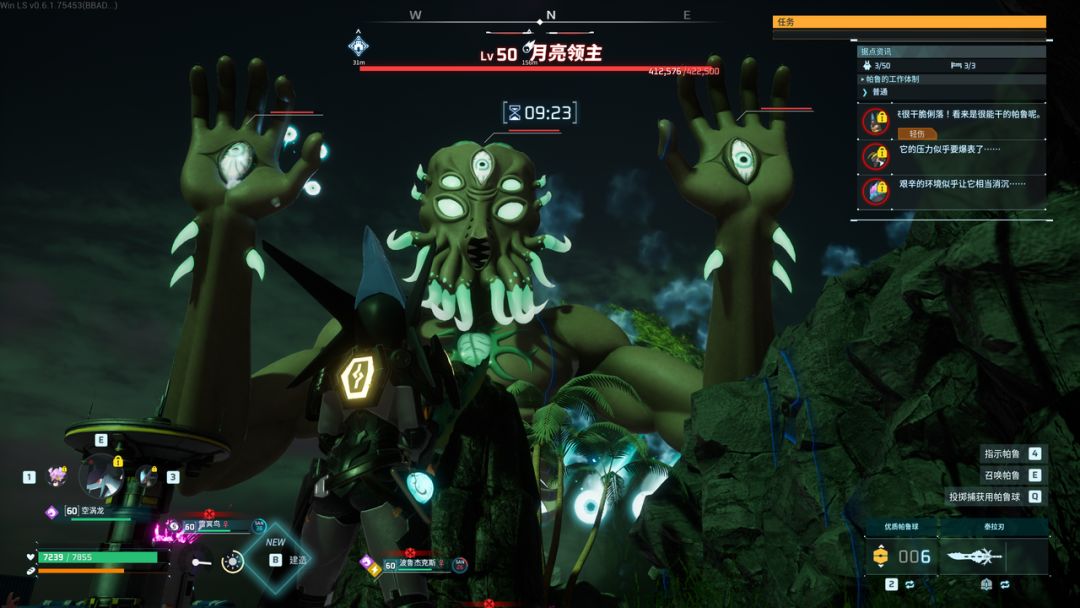Select the pink-haired pal portrait
The width and height of the screenshot is (1080, 608).
point(57,475)
